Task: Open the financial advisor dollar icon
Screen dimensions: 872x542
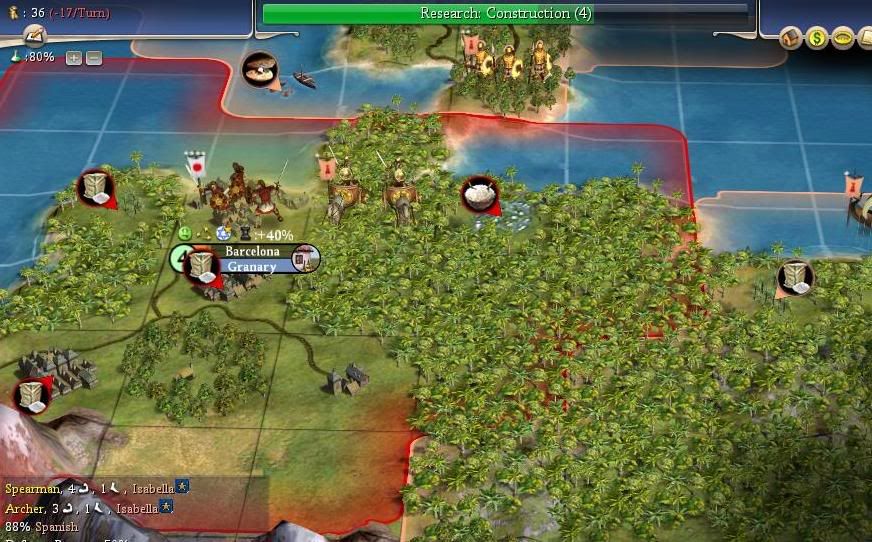Action: [817, 39]
